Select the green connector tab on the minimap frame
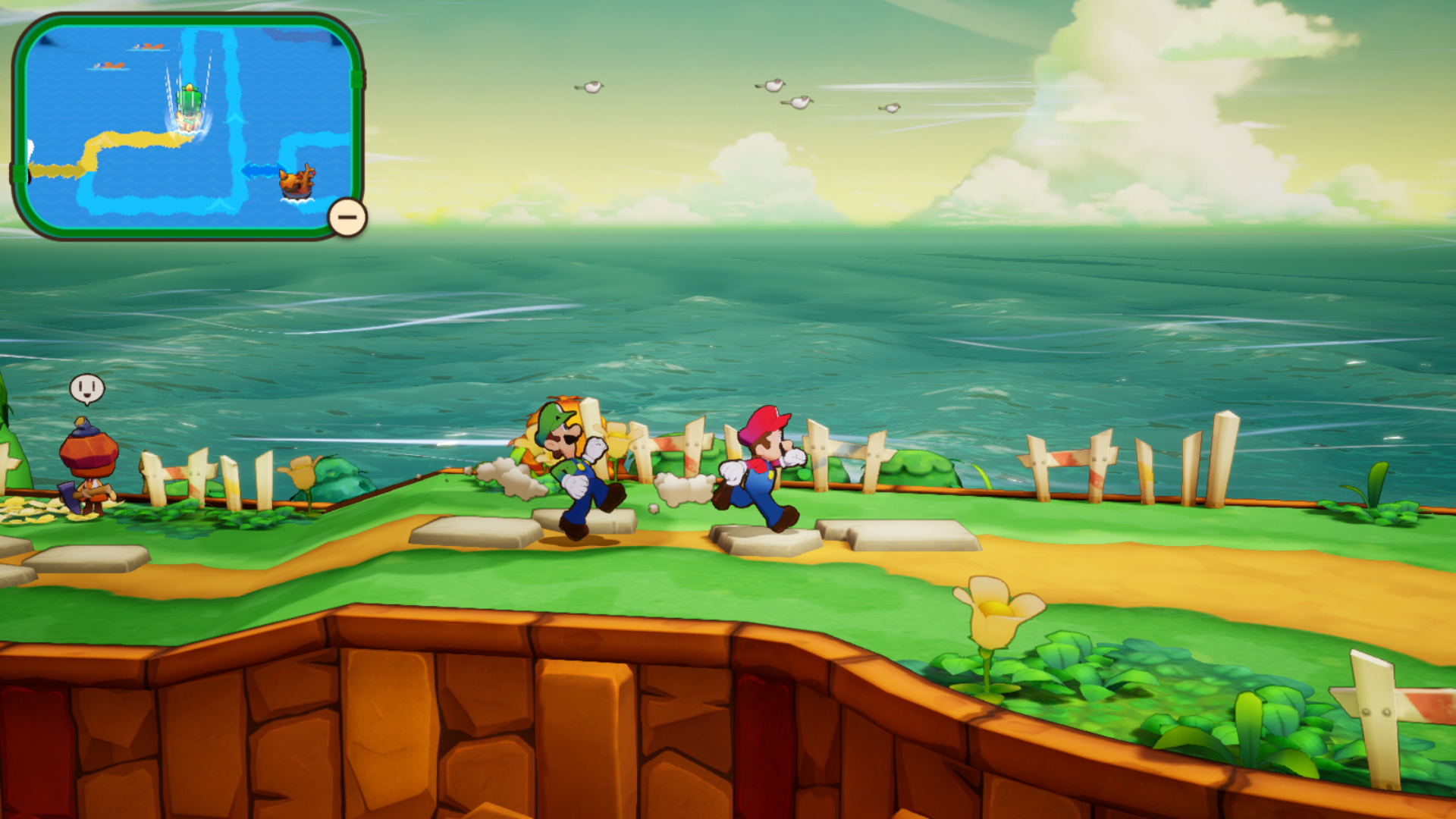The image size is (1456, 819). [358, 80]
